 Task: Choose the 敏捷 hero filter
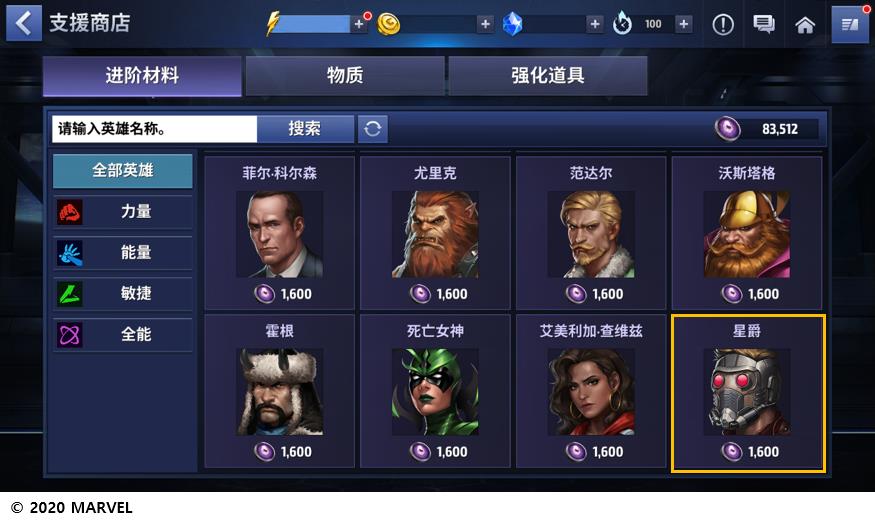click(123, 294)
